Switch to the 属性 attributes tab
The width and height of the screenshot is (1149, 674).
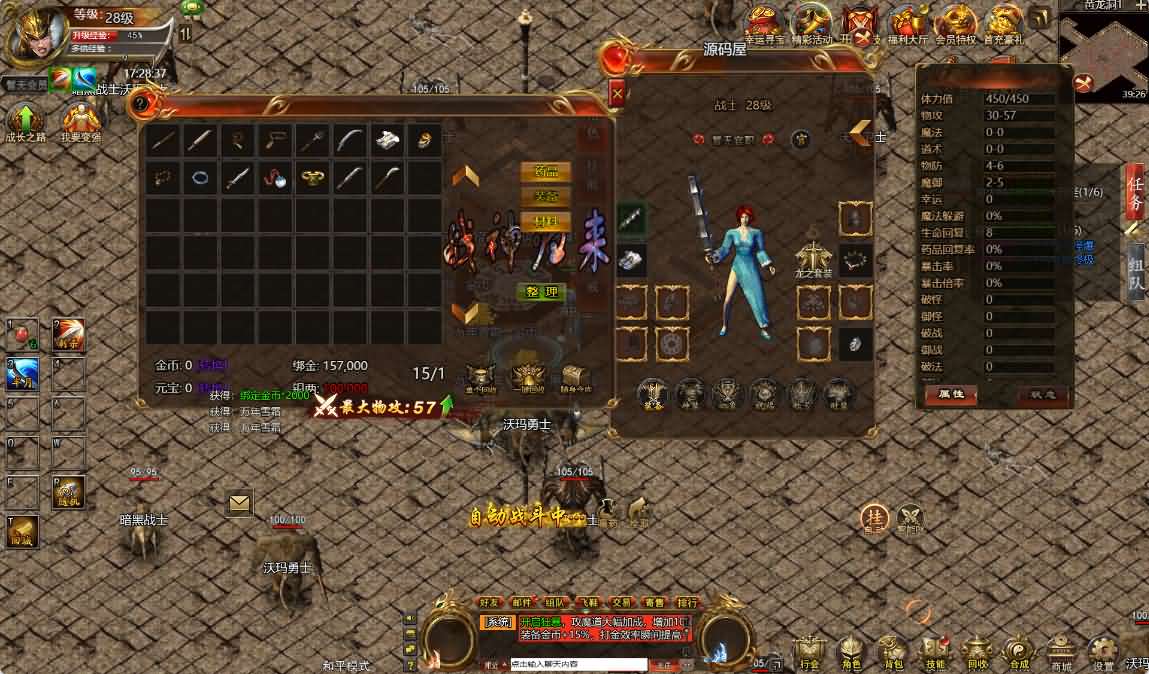click(950, 394)
